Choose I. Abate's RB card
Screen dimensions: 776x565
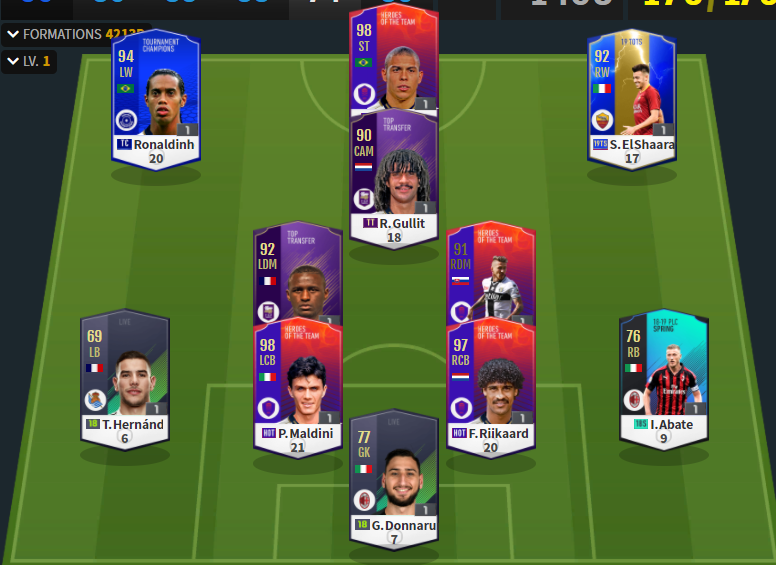click(x=663, y=380)
